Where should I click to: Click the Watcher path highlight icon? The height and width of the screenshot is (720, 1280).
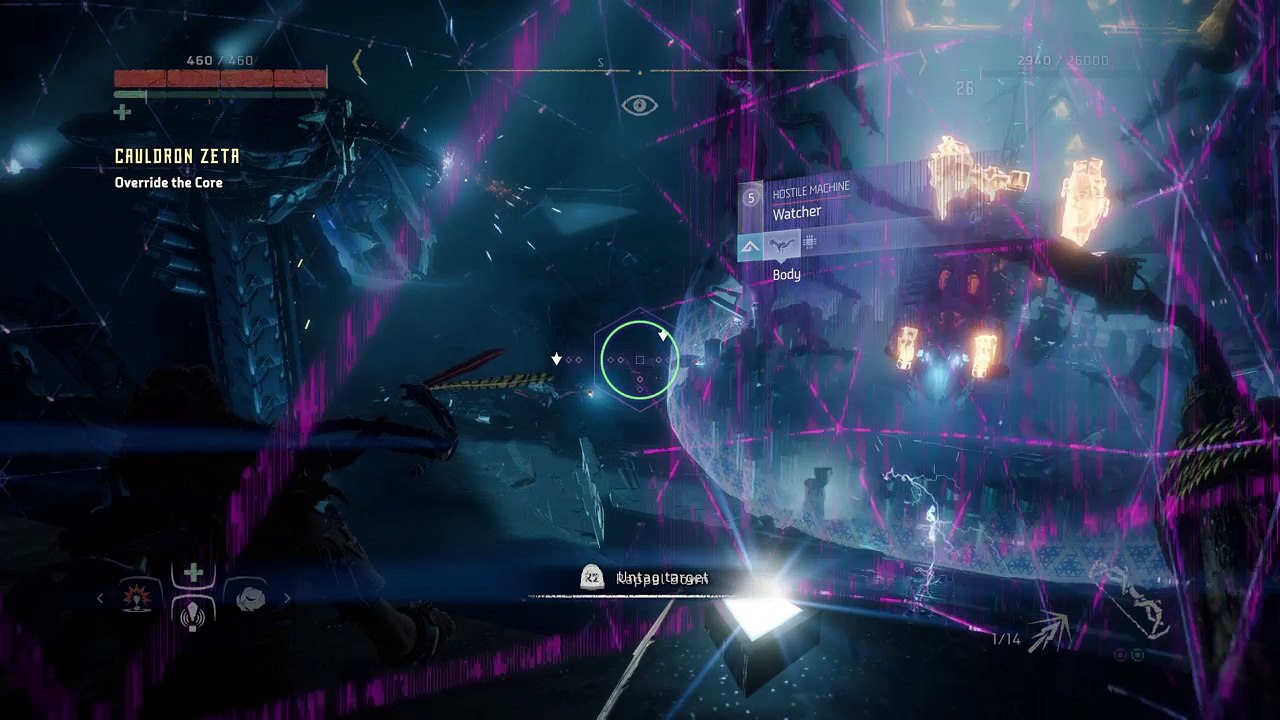tap(750, 245)
